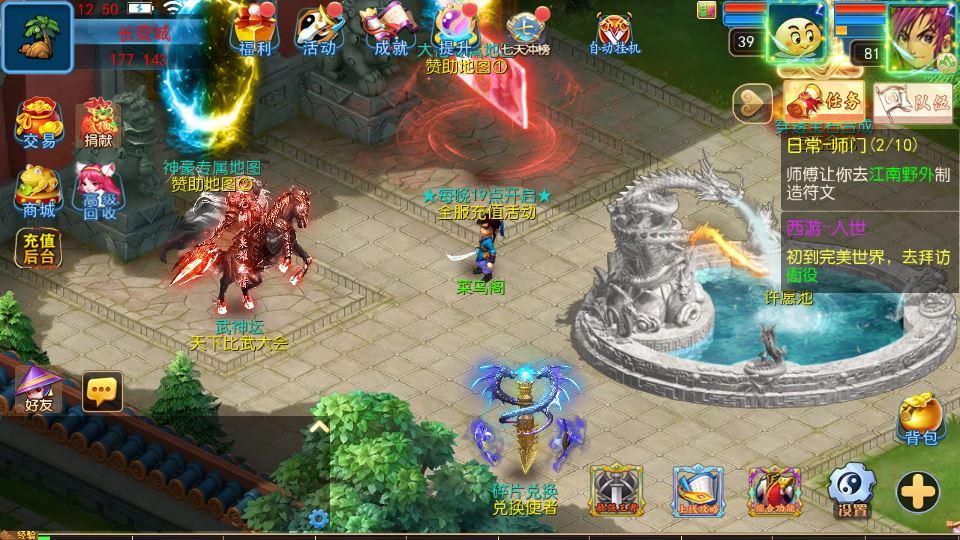Expand the yellow plus menu button
This screenshot has height=540, width=960.
(x=917, y=491)
